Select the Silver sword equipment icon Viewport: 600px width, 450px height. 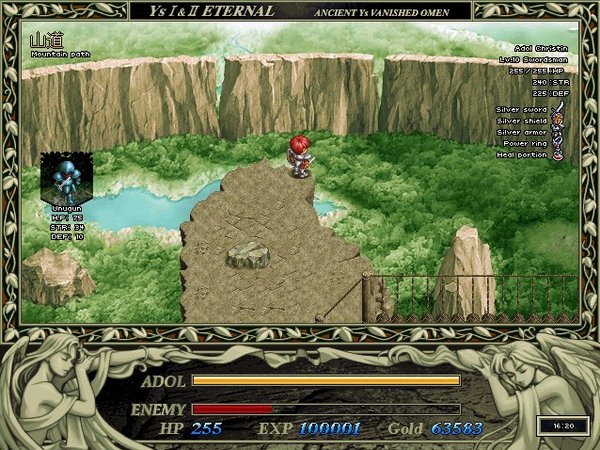559,108
